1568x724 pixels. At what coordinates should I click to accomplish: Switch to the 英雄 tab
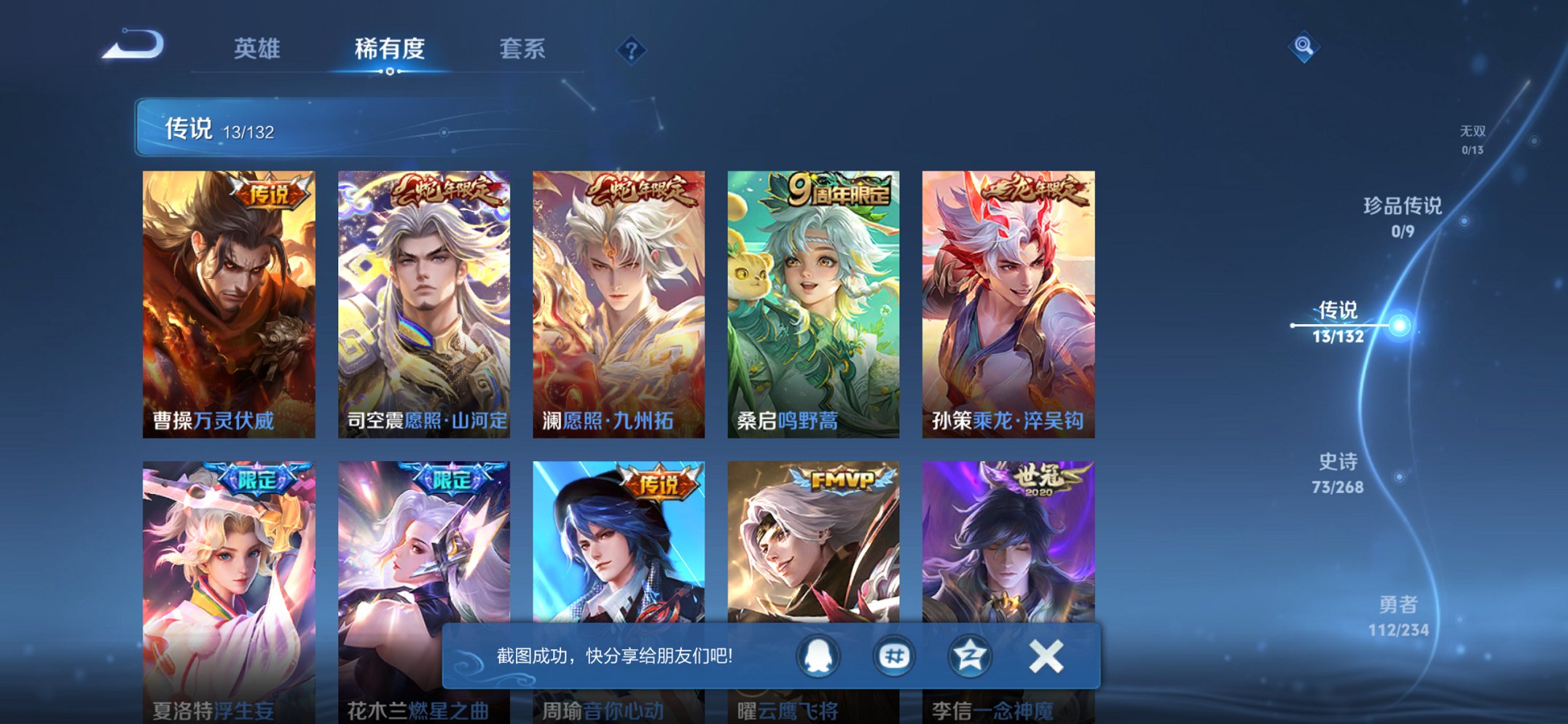(x=258, y=49)
